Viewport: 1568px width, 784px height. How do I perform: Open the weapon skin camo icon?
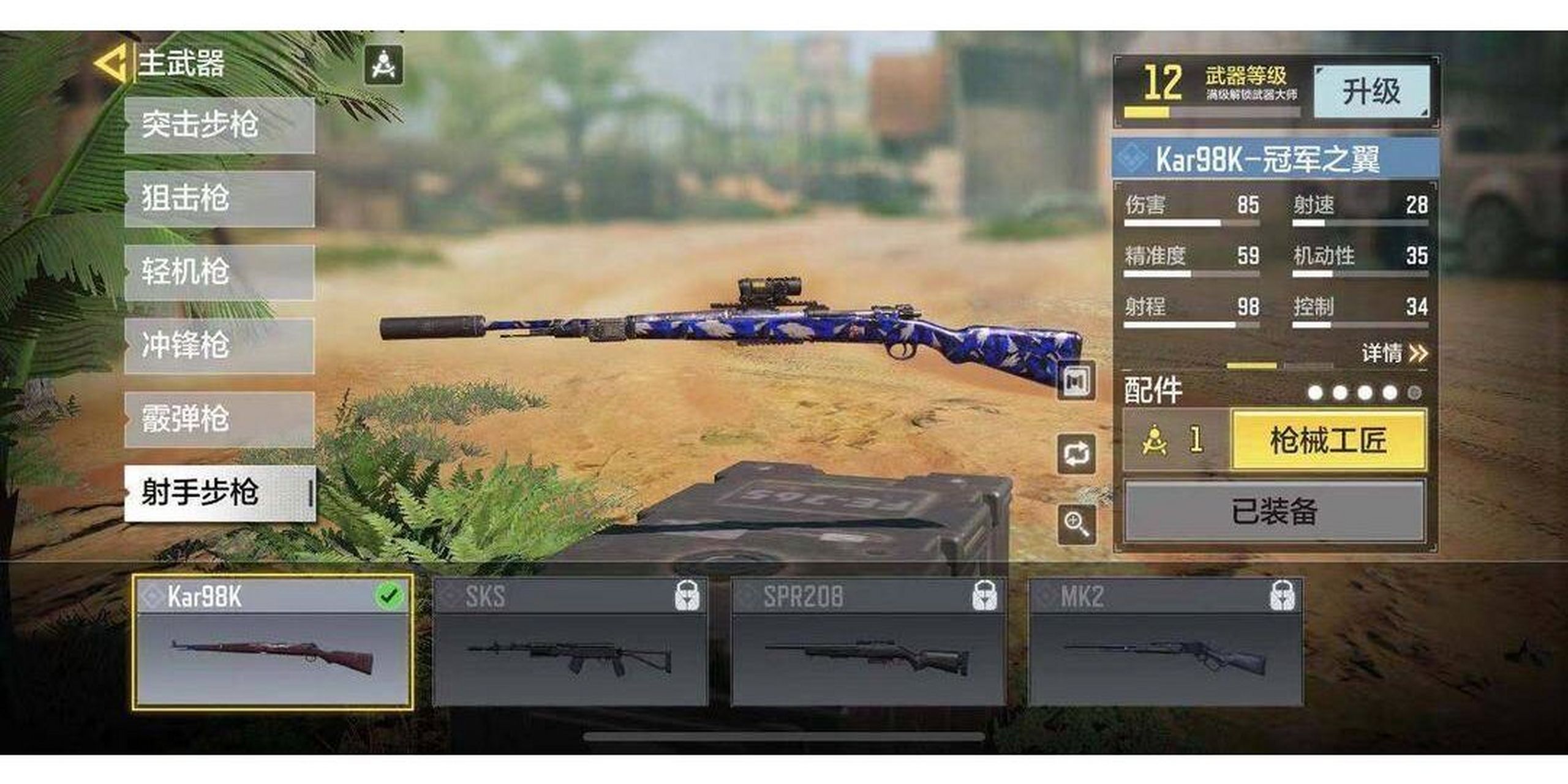tap(1076, 381)
